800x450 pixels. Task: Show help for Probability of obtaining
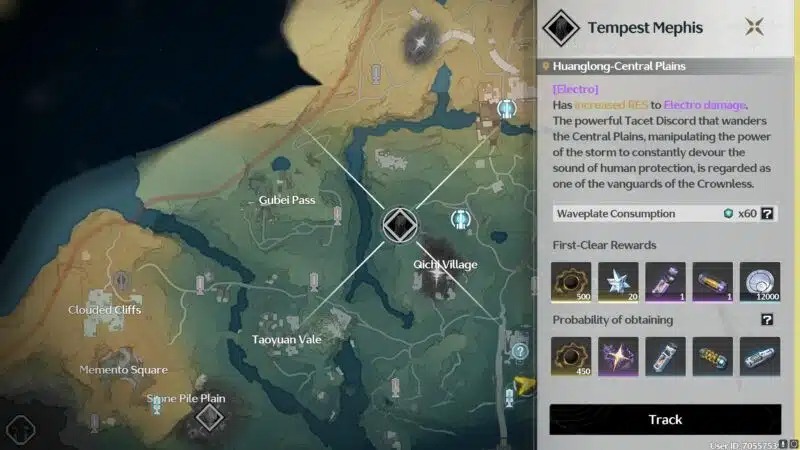tap(767, 320)
